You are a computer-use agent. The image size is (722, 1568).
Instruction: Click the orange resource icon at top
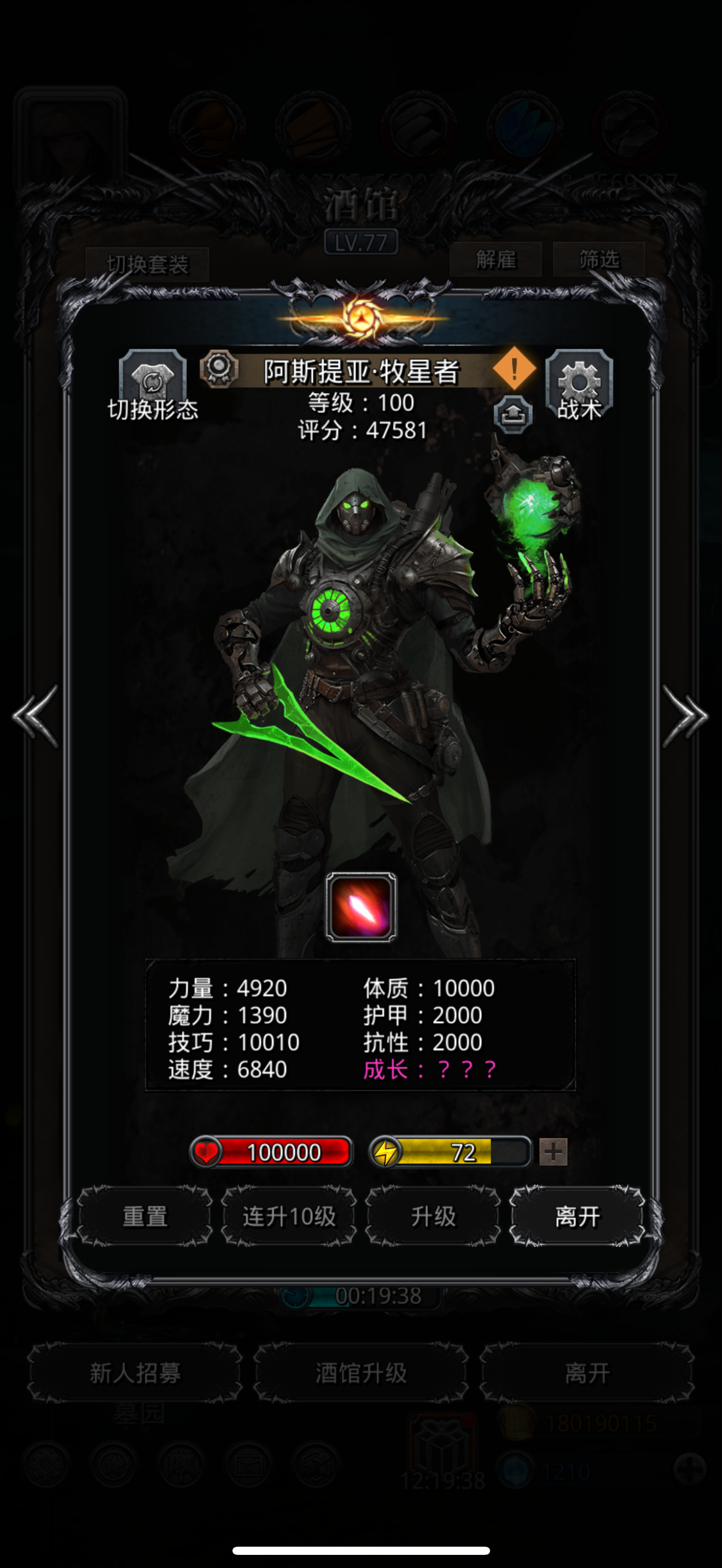coord(207,126)
